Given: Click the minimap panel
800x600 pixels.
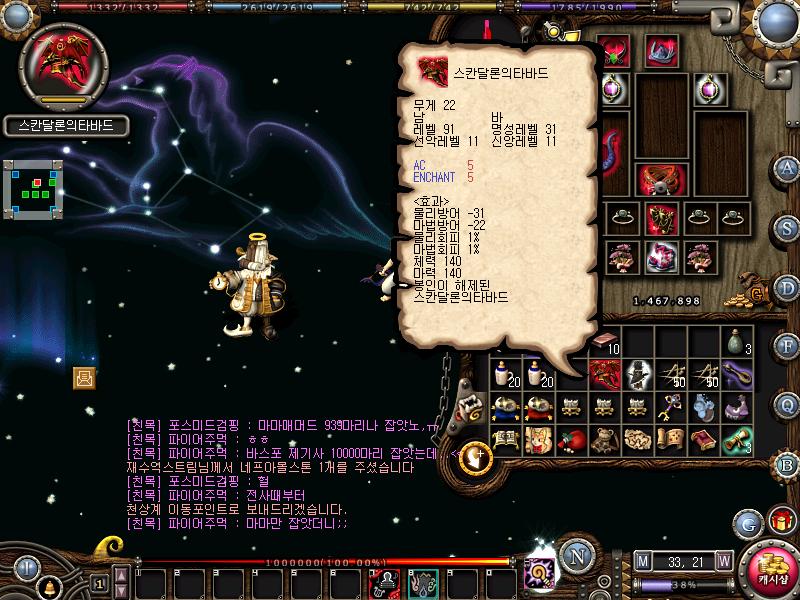Looking at the screenshot, I should point(35,188).
